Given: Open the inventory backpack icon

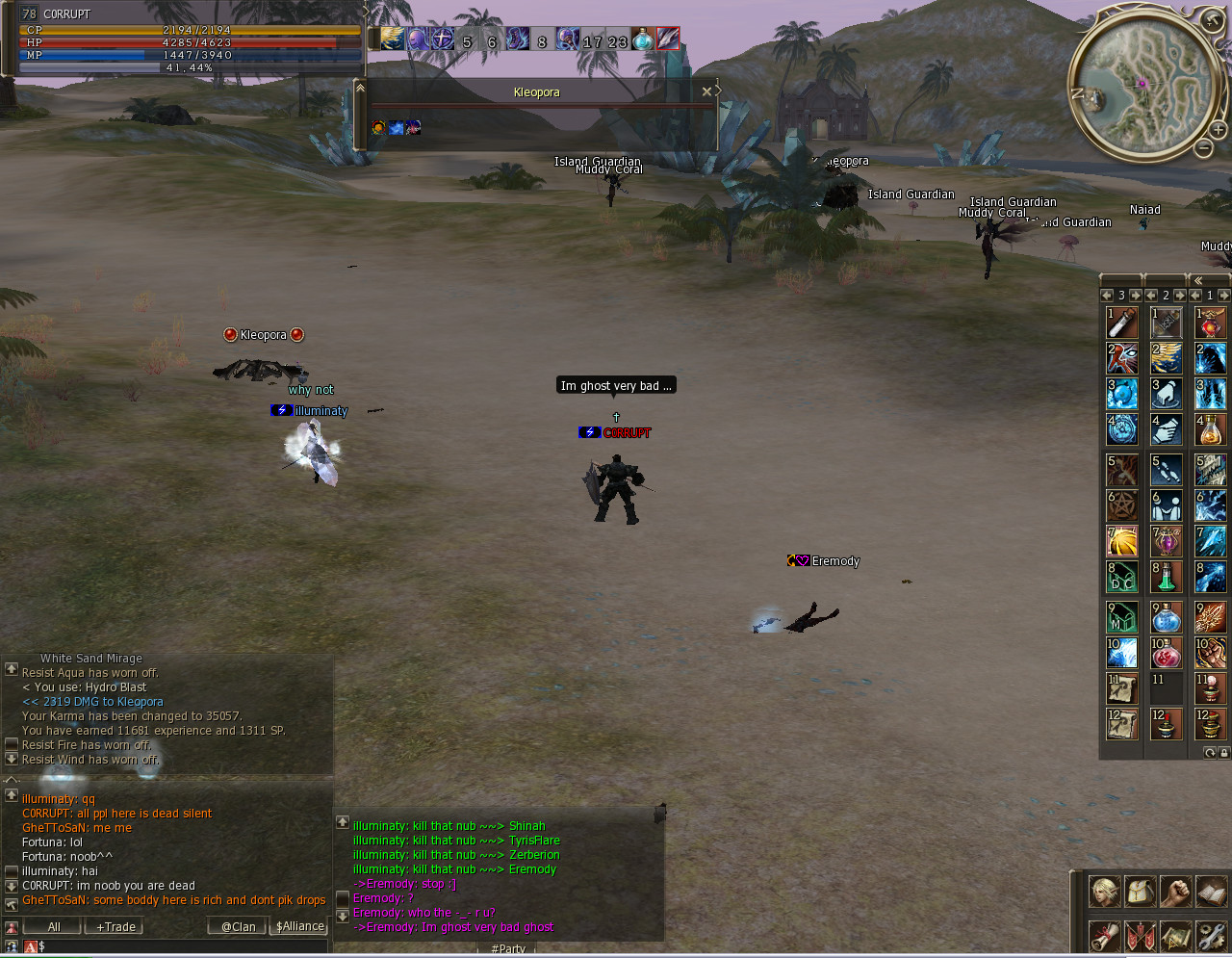Looking at the screenshot, I should click(1141, 892).
